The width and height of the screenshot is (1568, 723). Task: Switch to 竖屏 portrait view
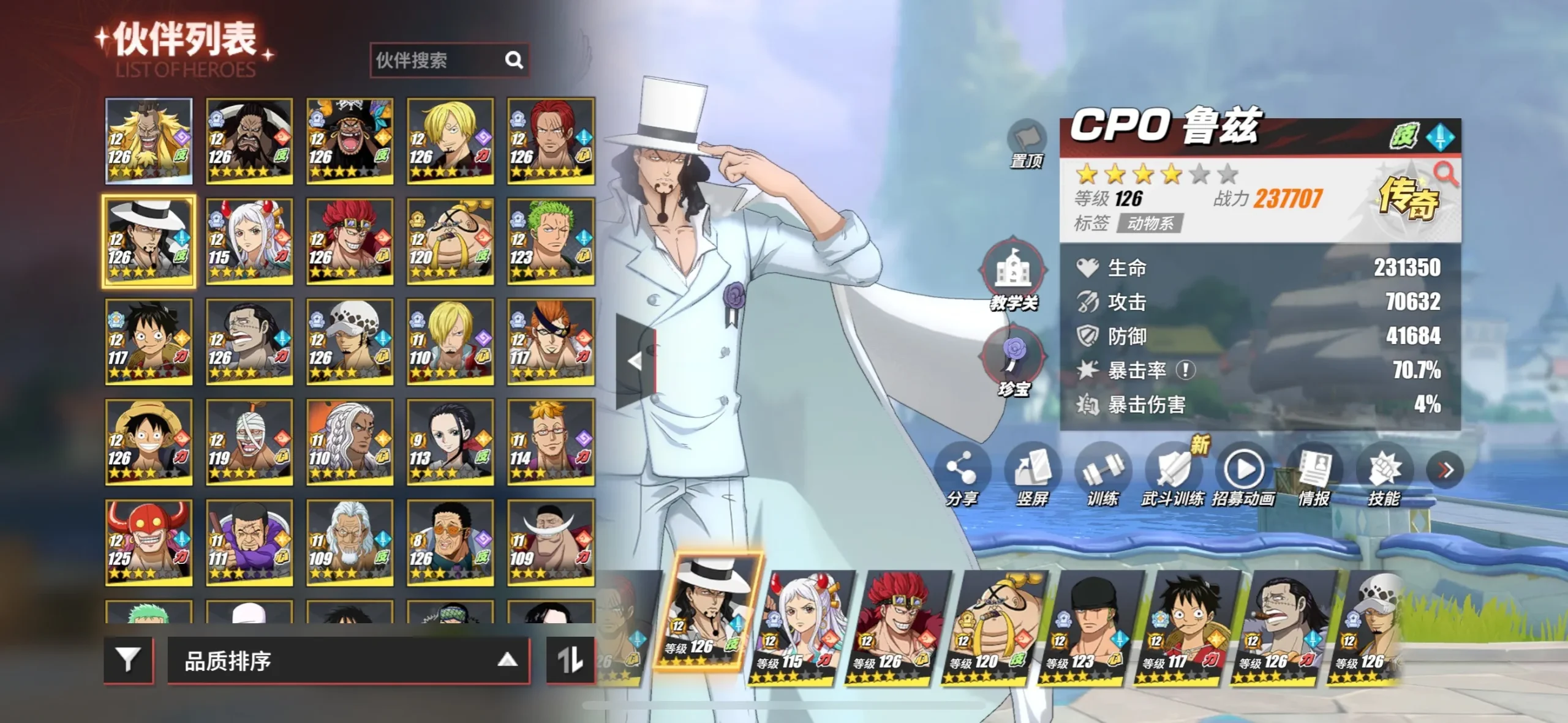pyautogui.click(x=1032, y=474)
